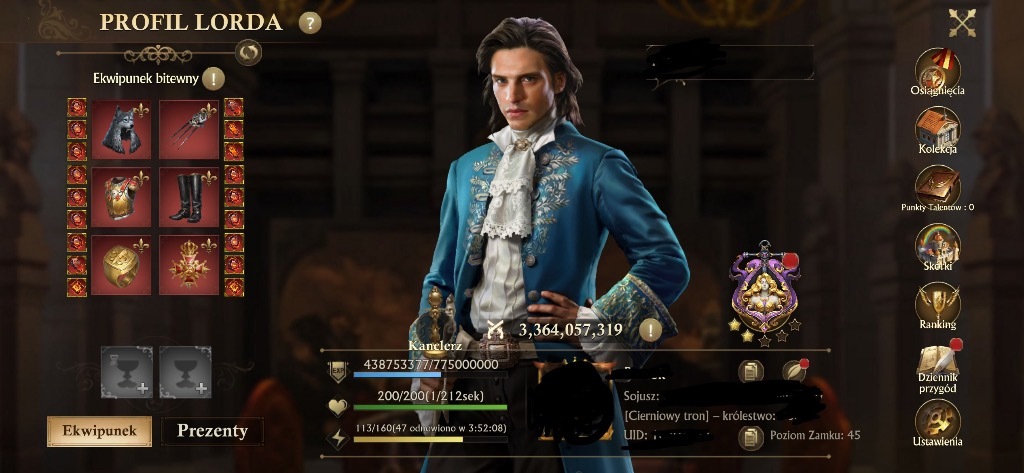Open Punkty Talentów talent points

click(937, 188)
